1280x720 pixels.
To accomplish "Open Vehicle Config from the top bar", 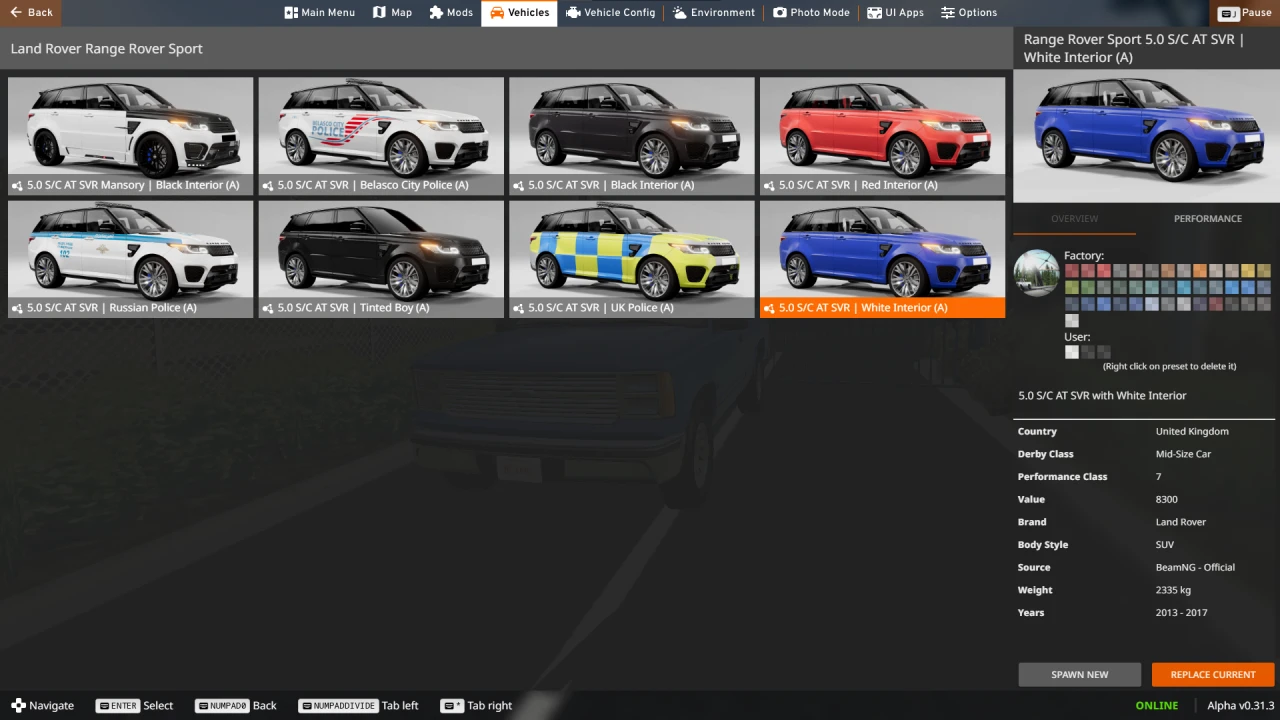I will pos(610,12).
